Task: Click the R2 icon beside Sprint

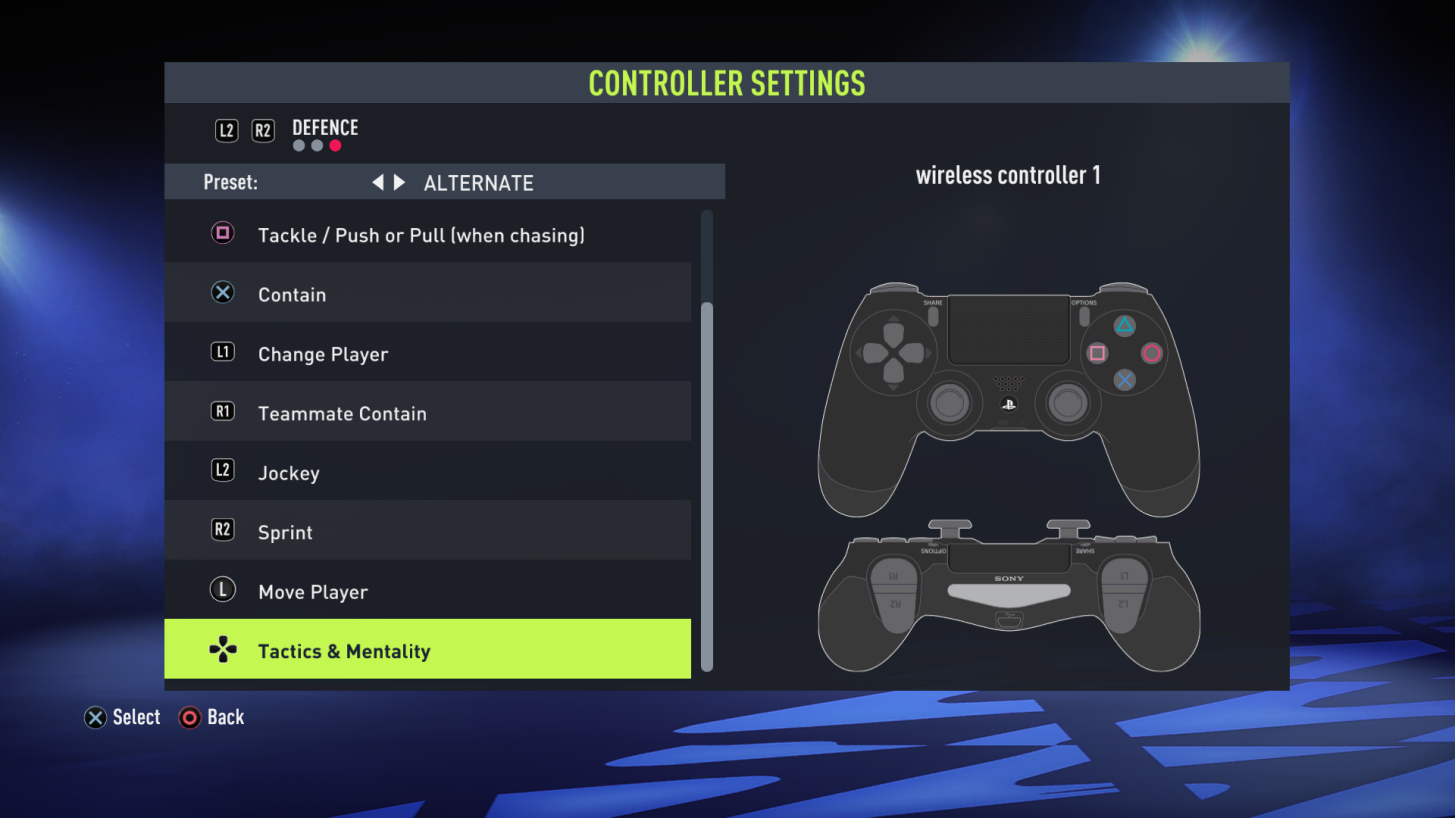Action: coord(222,530)
